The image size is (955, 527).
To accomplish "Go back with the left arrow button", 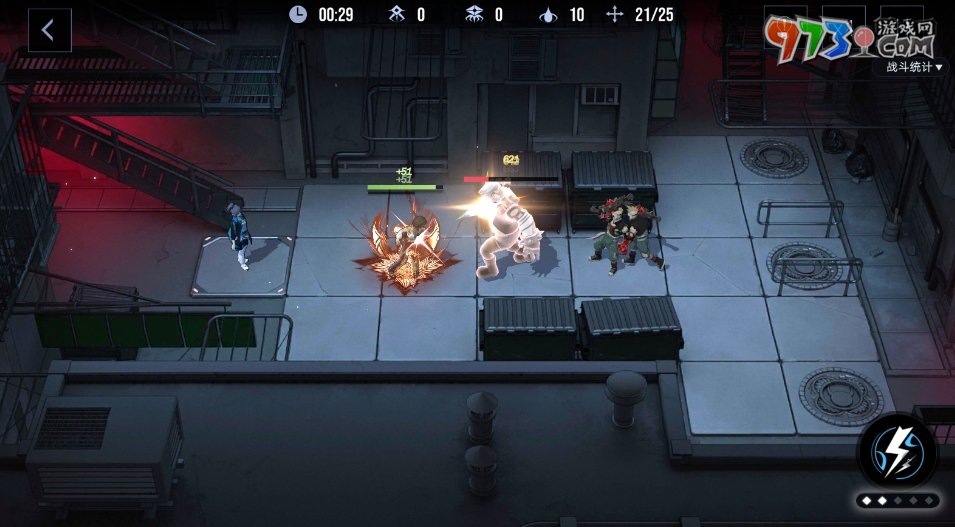I will tap(48, 30).
